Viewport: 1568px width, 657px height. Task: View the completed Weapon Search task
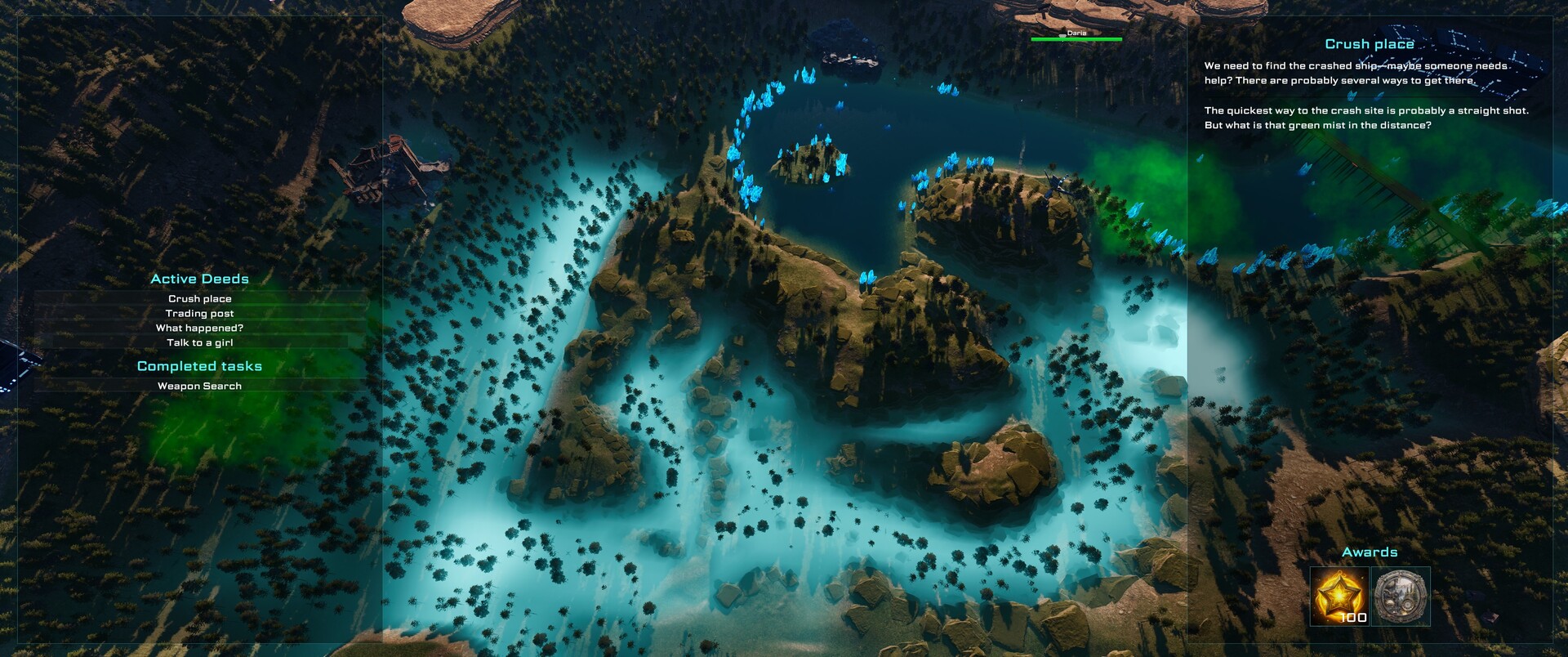point(198,387)
